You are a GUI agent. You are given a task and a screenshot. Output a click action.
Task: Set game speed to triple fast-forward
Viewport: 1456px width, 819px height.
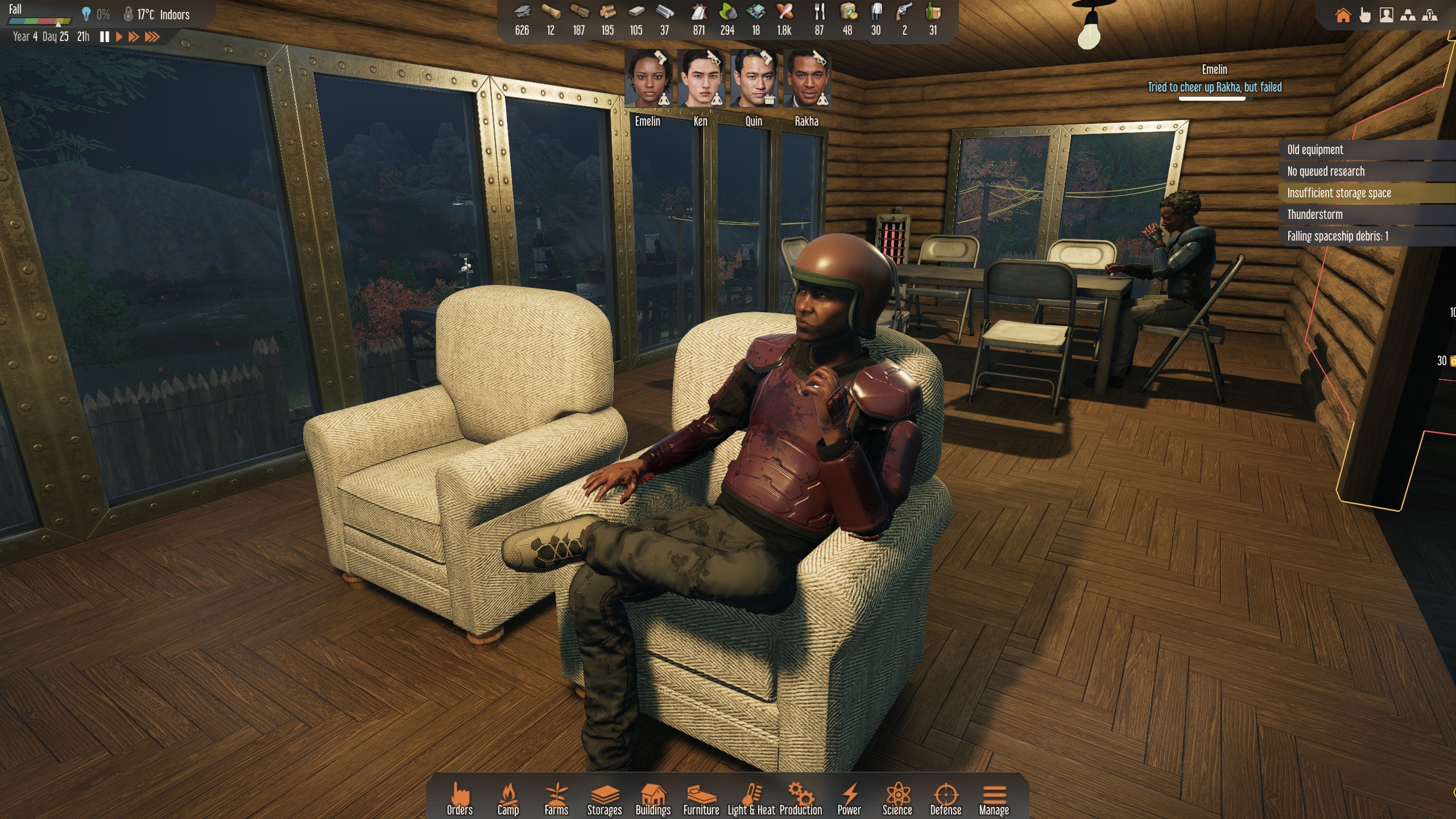152,37
